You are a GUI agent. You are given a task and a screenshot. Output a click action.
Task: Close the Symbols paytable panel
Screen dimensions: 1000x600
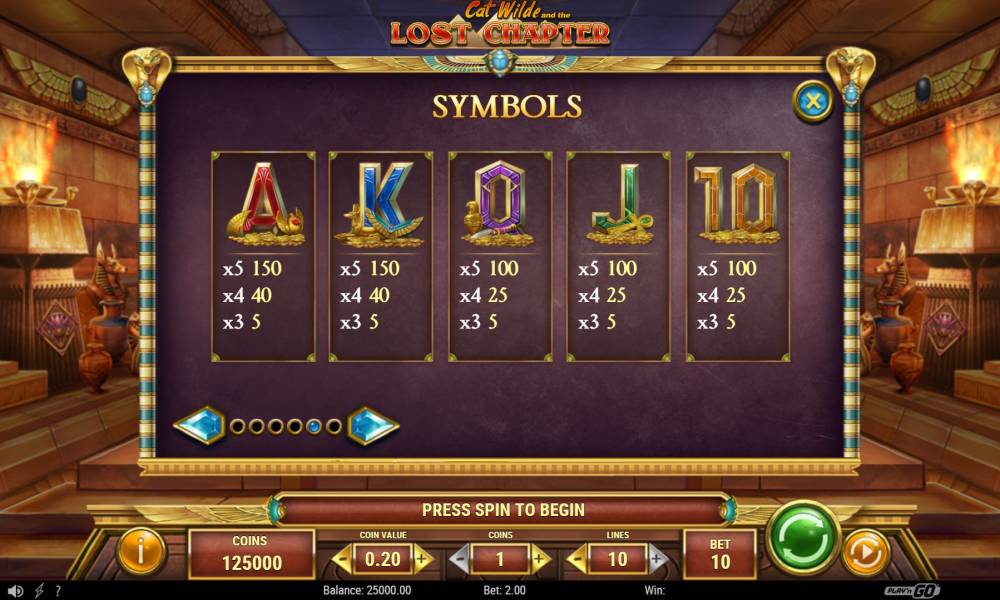[813, 101]
